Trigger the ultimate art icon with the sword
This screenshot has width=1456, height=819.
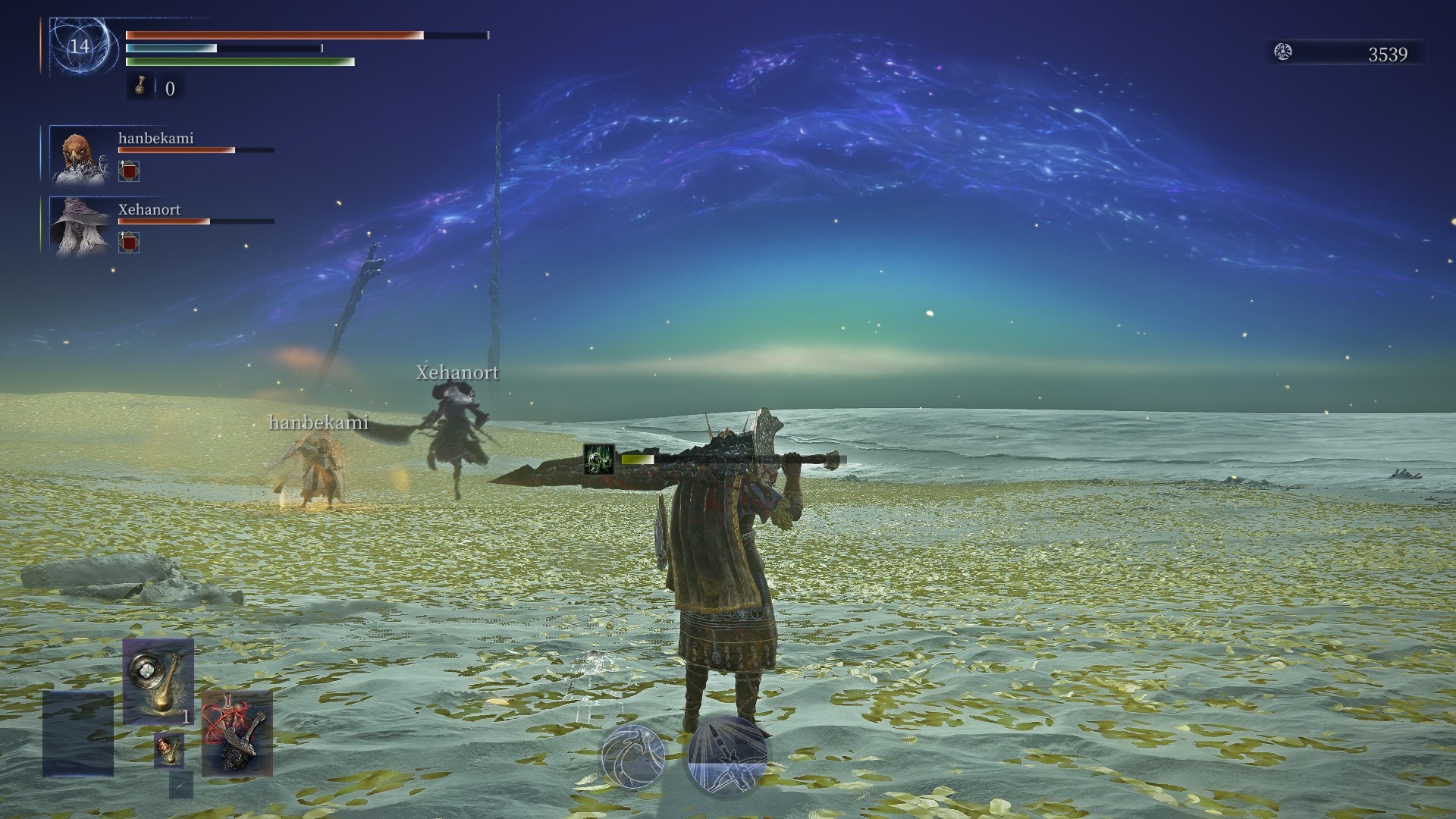(728, 755)
